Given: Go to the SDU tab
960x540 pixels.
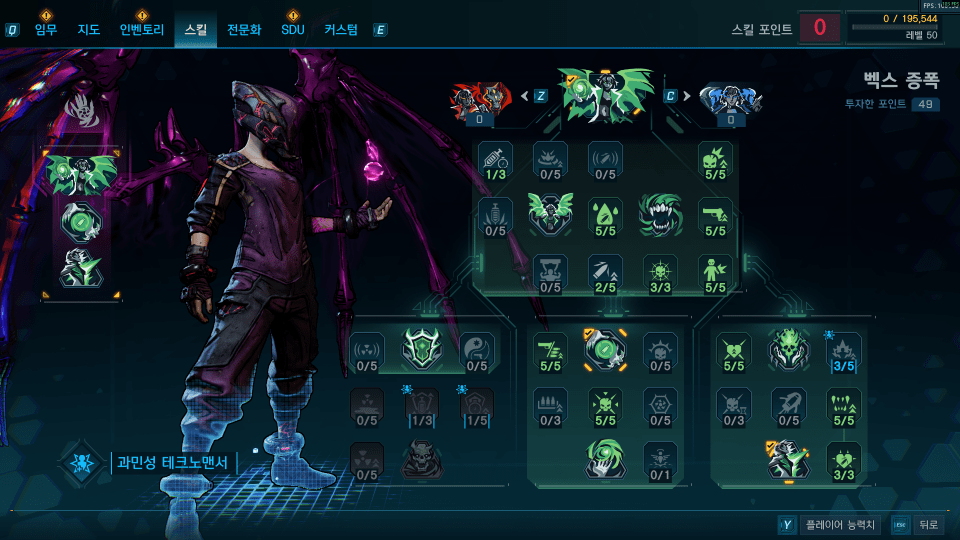Looking at the screenshot, I should [293, 30].
